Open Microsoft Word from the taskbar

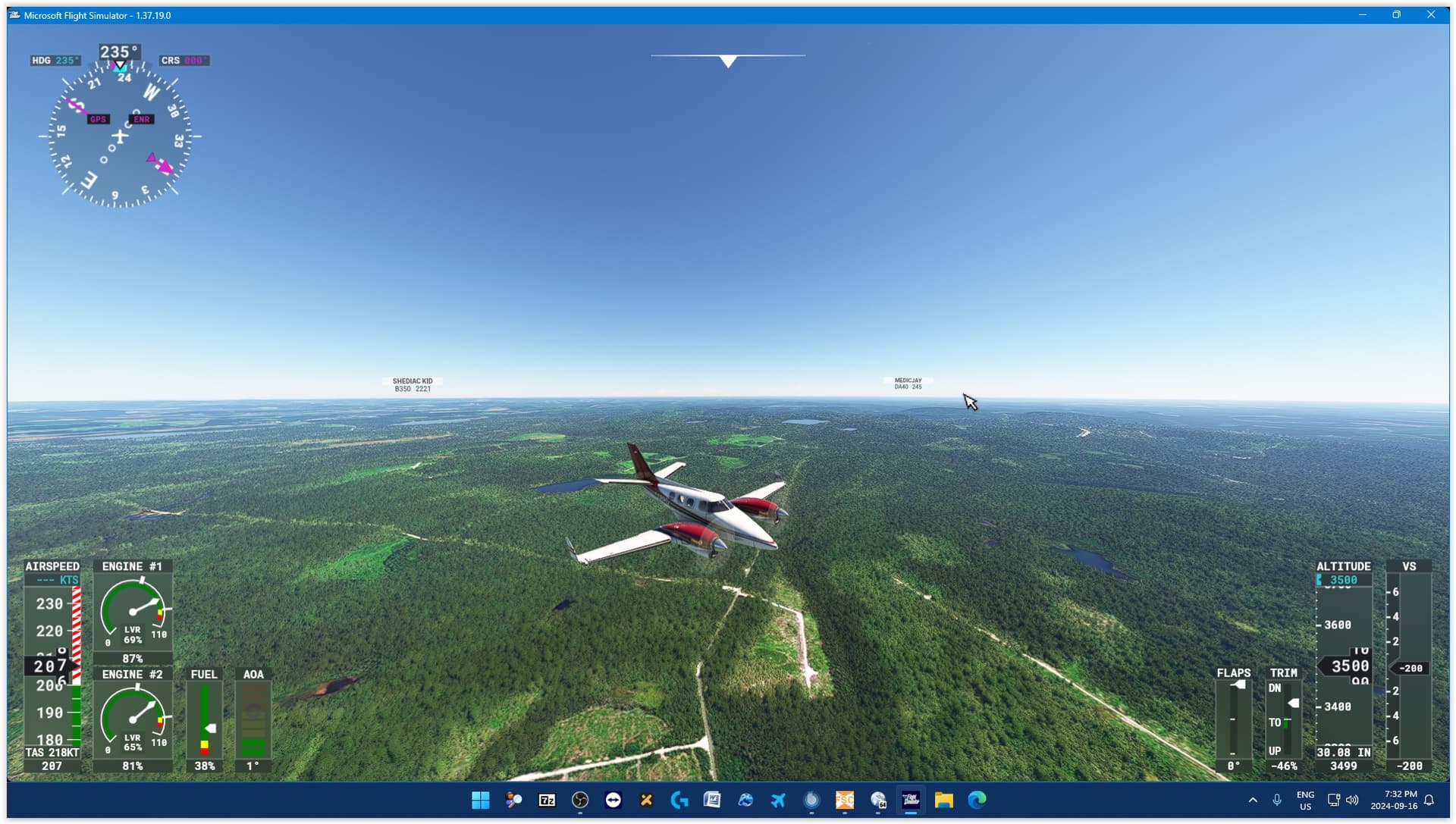(713, 800)
